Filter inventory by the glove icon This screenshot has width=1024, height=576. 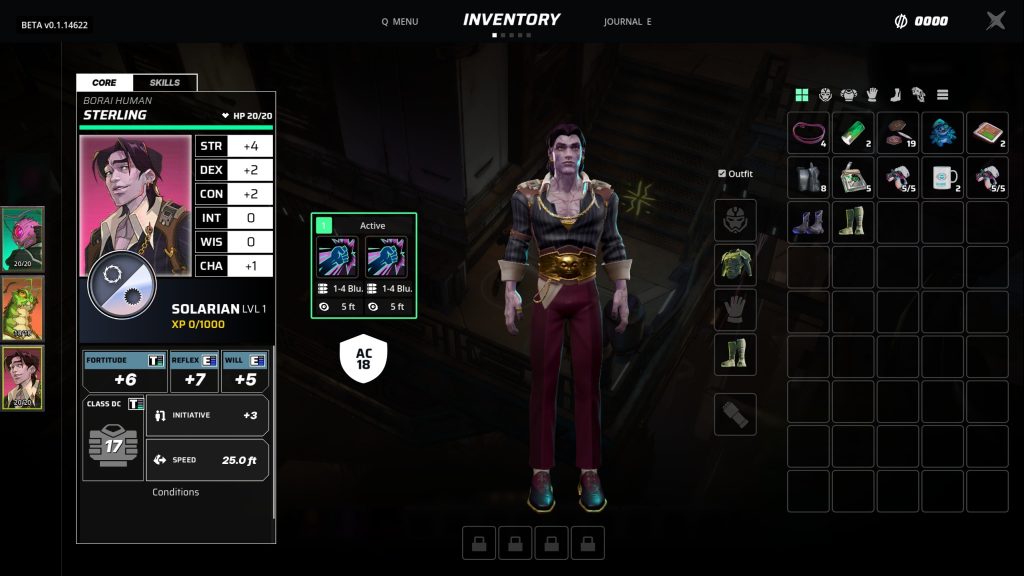872,95
